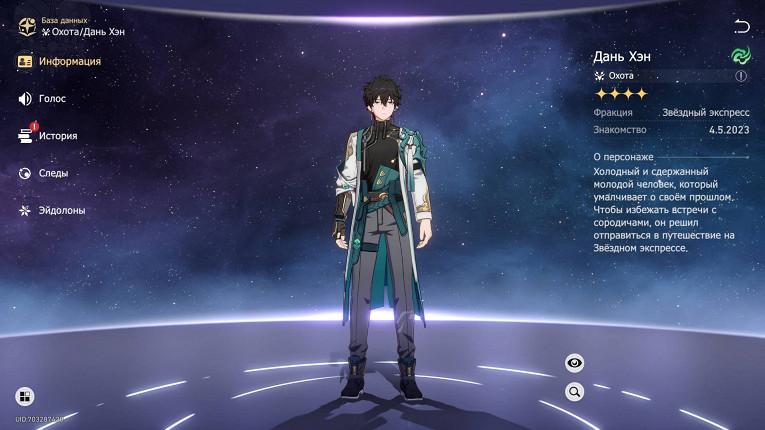The width and height of the screenshot is (765, 430).
Task: Go back using the return arrow
Action: (741, 26)
